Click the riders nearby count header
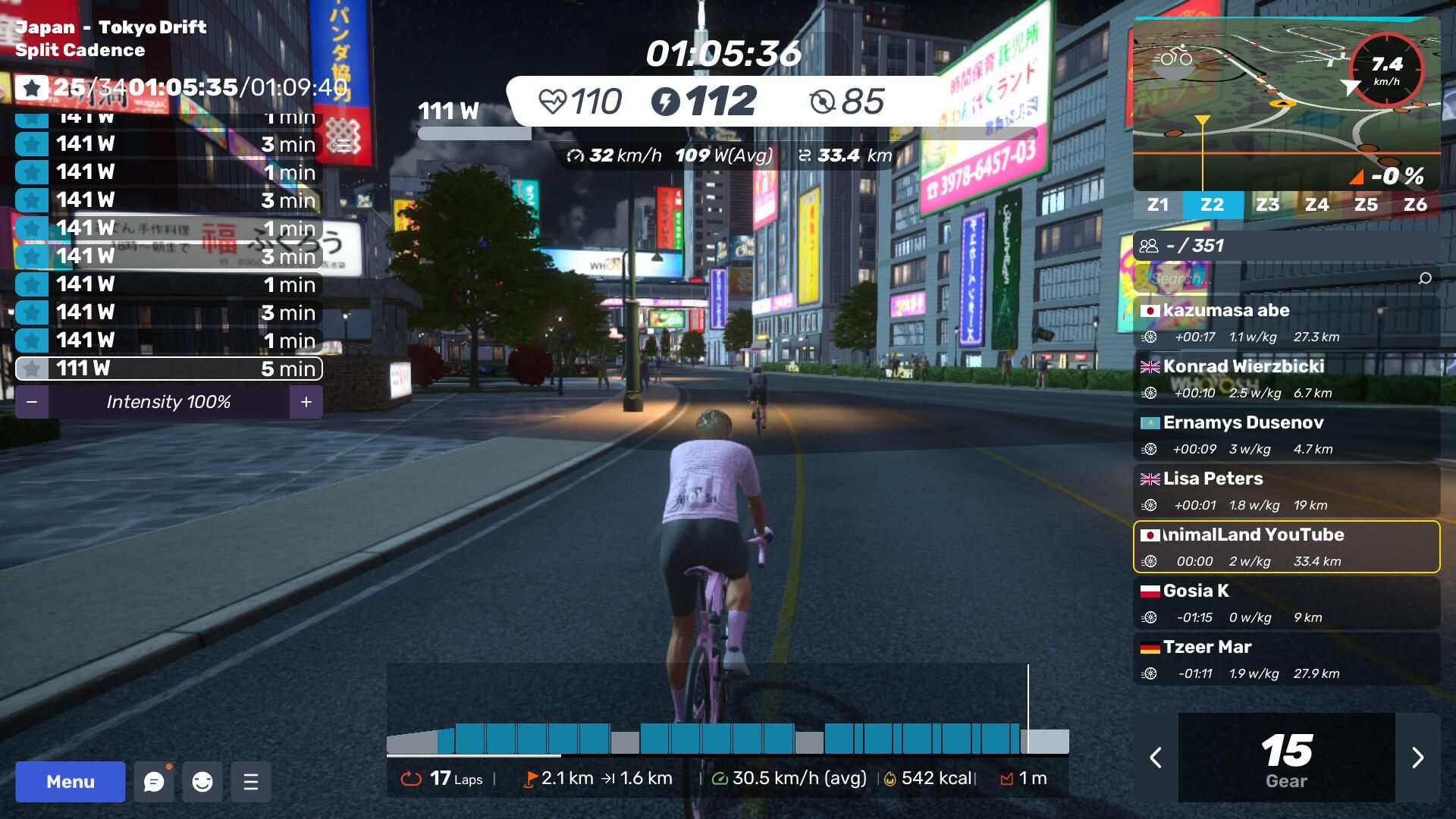Viewport: 1456px width, 819px height. [x=1286, y=246]
